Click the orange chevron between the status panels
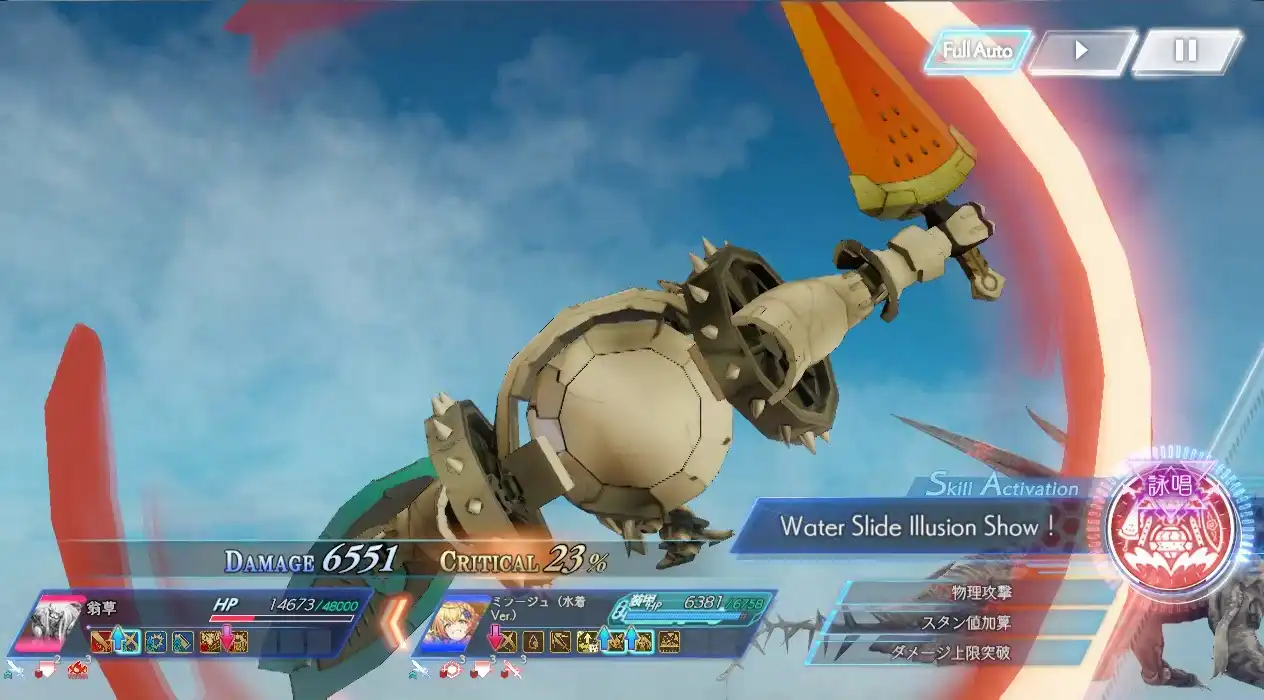 click(x=399, y=621)
